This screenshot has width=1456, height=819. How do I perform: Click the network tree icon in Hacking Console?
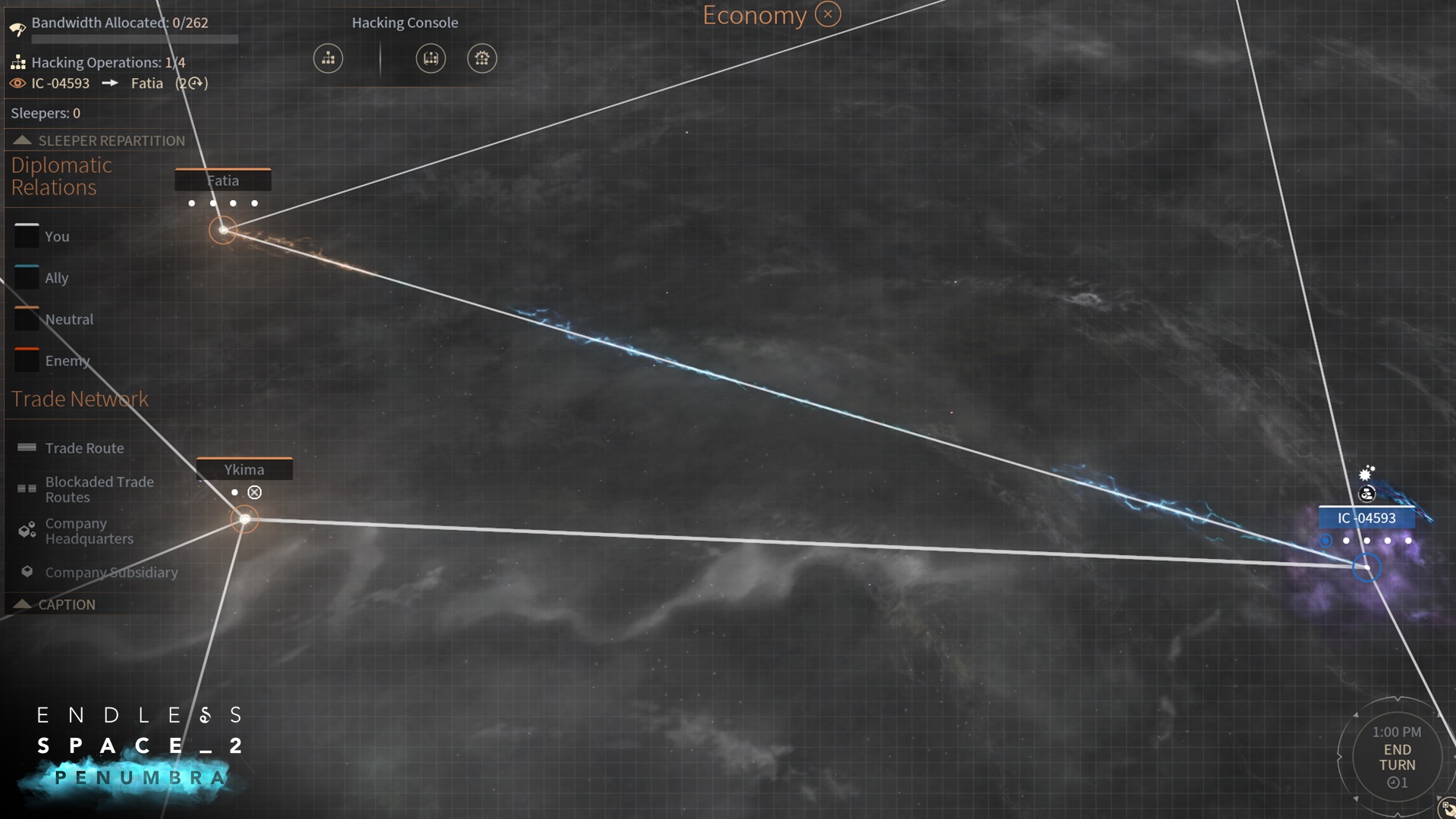[x=328, y=58]
